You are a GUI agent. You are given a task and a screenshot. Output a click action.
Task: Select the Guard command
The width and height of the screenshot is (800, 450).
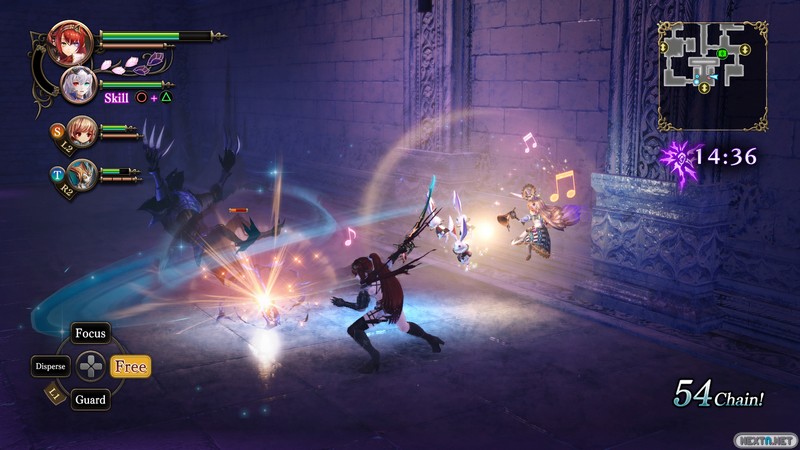(x=90, y=400)
